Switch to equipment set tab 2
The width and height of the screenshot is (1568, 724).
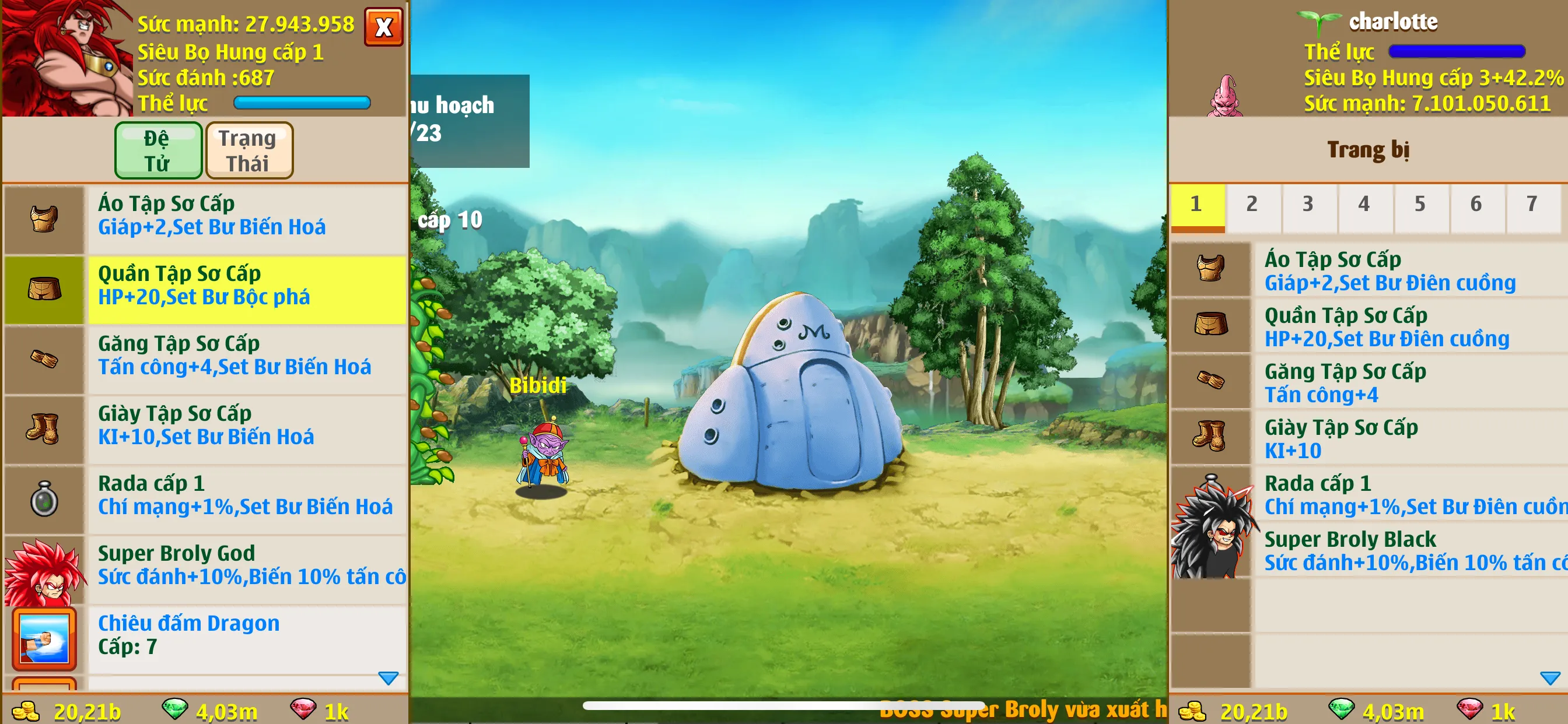click(1251, 205)
